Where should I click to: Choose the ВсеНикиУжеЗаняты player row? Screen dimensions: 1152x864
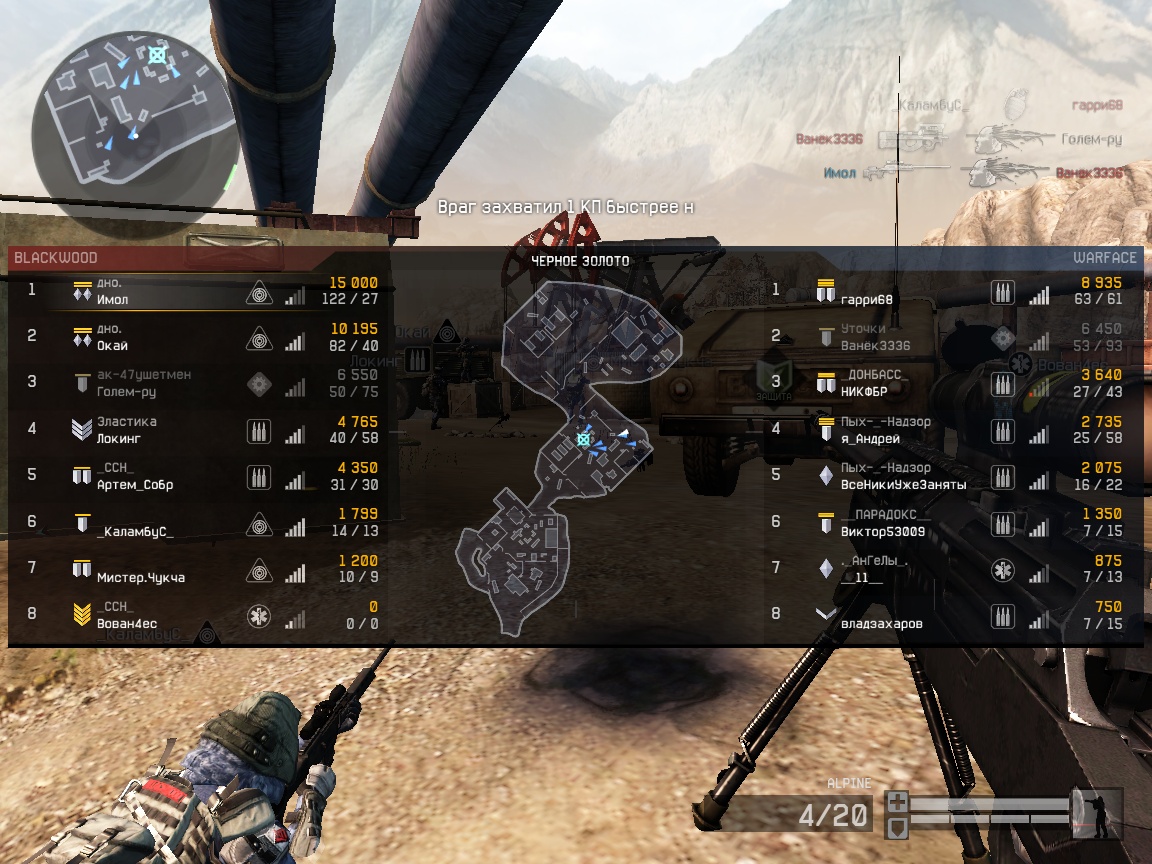point(903,485)
